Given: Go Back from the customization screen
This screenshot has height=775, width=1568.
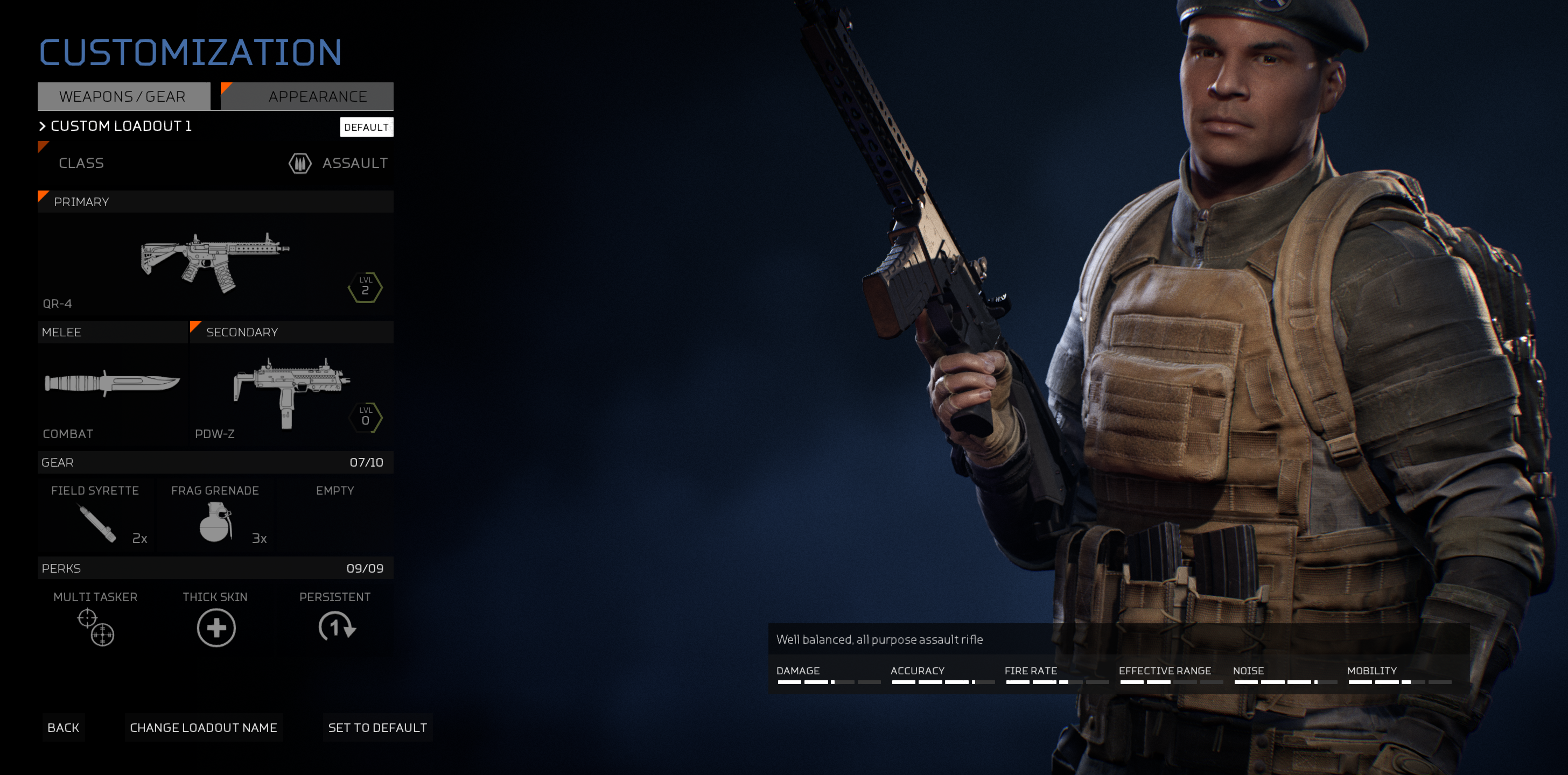Looking at the screenshot, I should 64,728.
